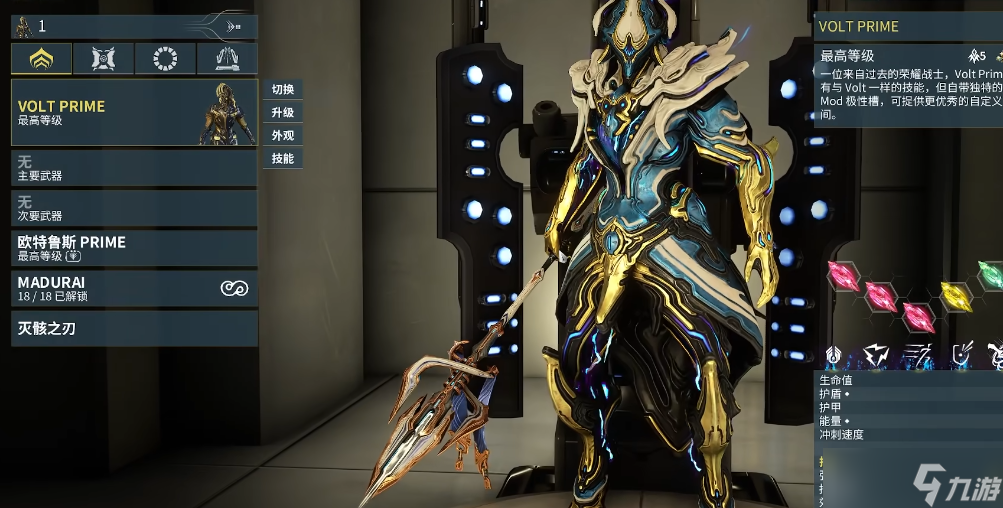Switch to the Warframe lotus tab
Viewport: 1003px width, 508px height.
(41, 59)
